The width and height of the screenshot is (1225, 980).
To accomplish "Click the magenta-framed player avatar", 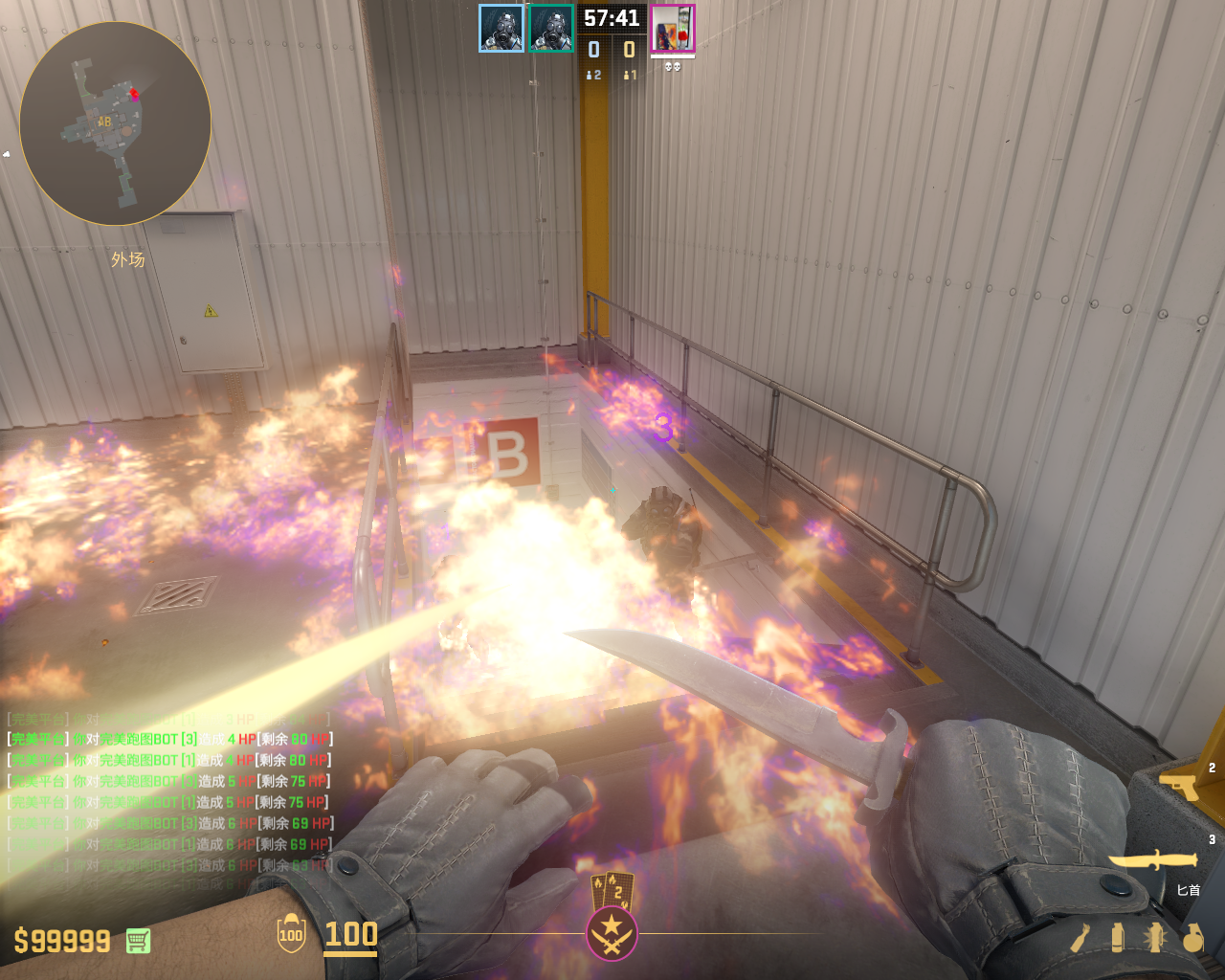I will (x=673, y=29).
